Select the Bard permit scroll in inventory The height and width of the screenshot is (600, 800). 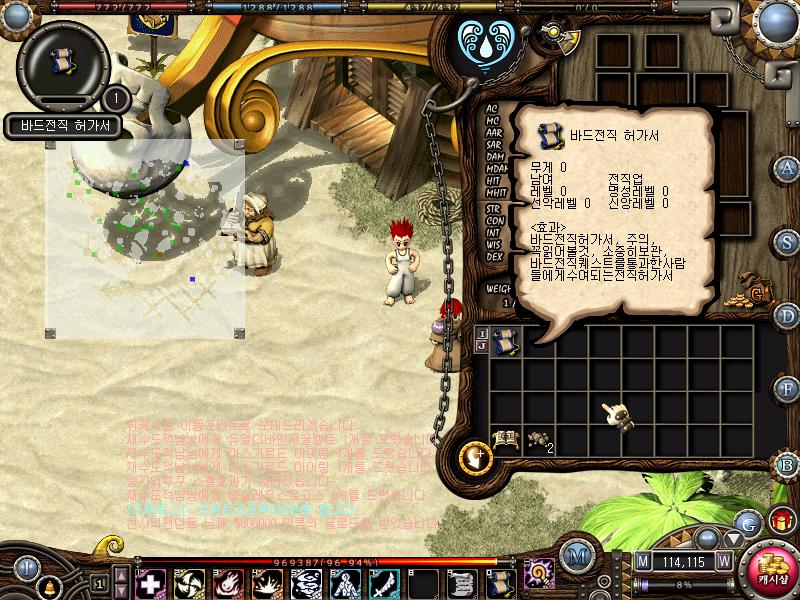click(506, 342)
